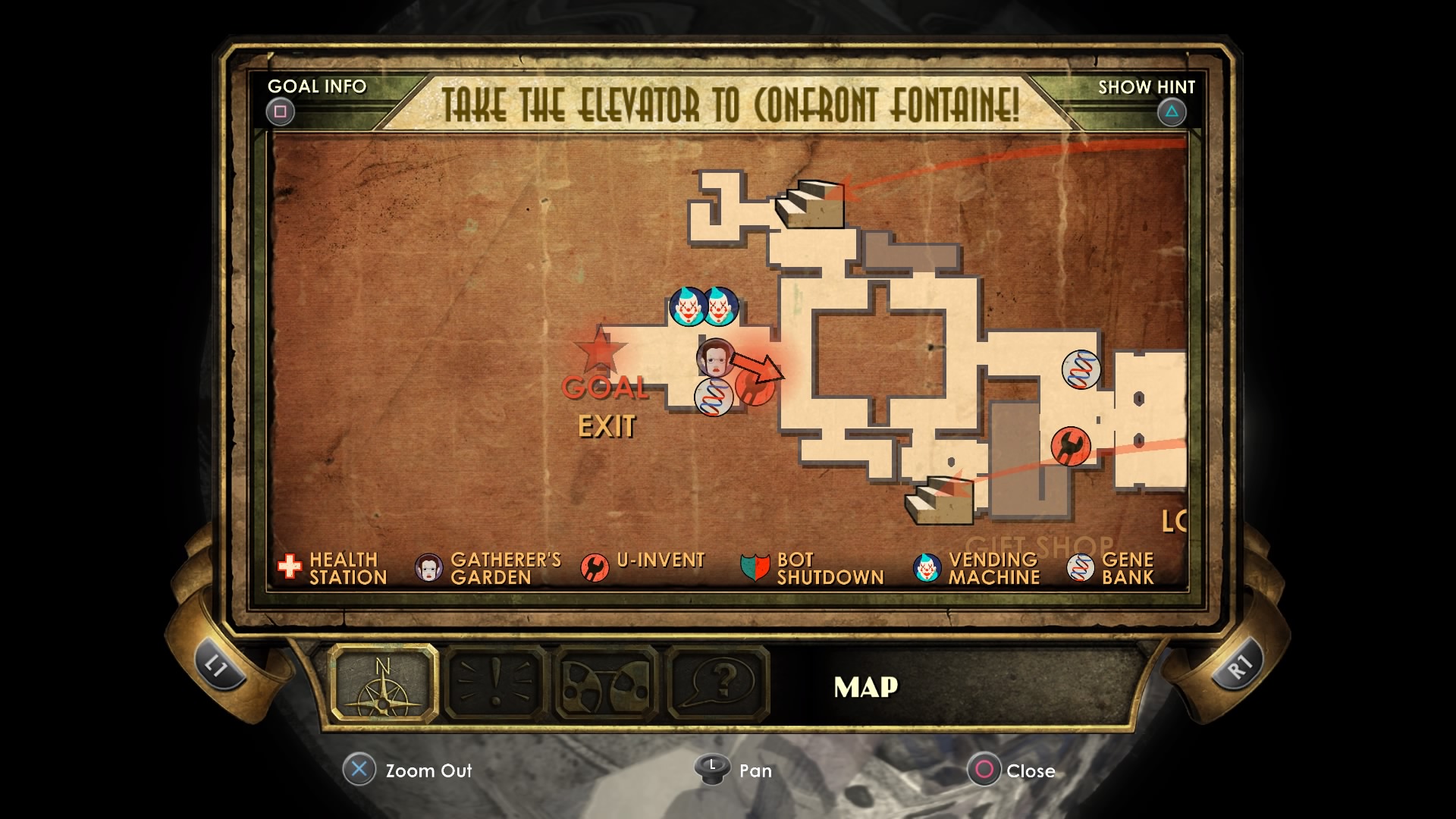Screen dimensions: 1456x819
Task: Switch to the exclamation mark goals tab
Action: [495, 683]
